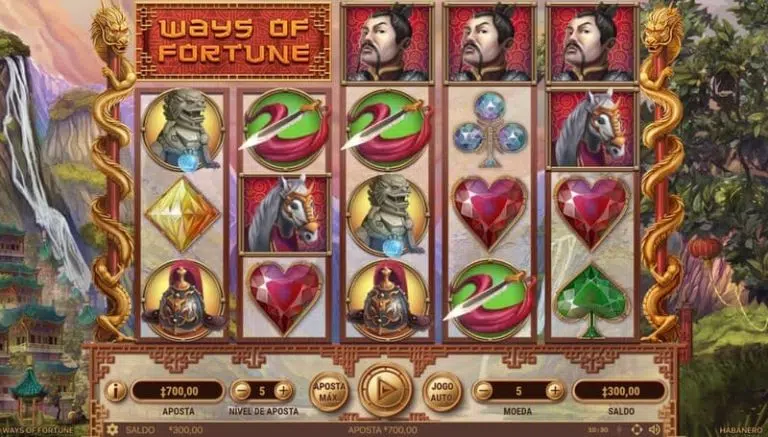
Task: Decrease the Moeda coin value
Action: [x=484, y=391]
